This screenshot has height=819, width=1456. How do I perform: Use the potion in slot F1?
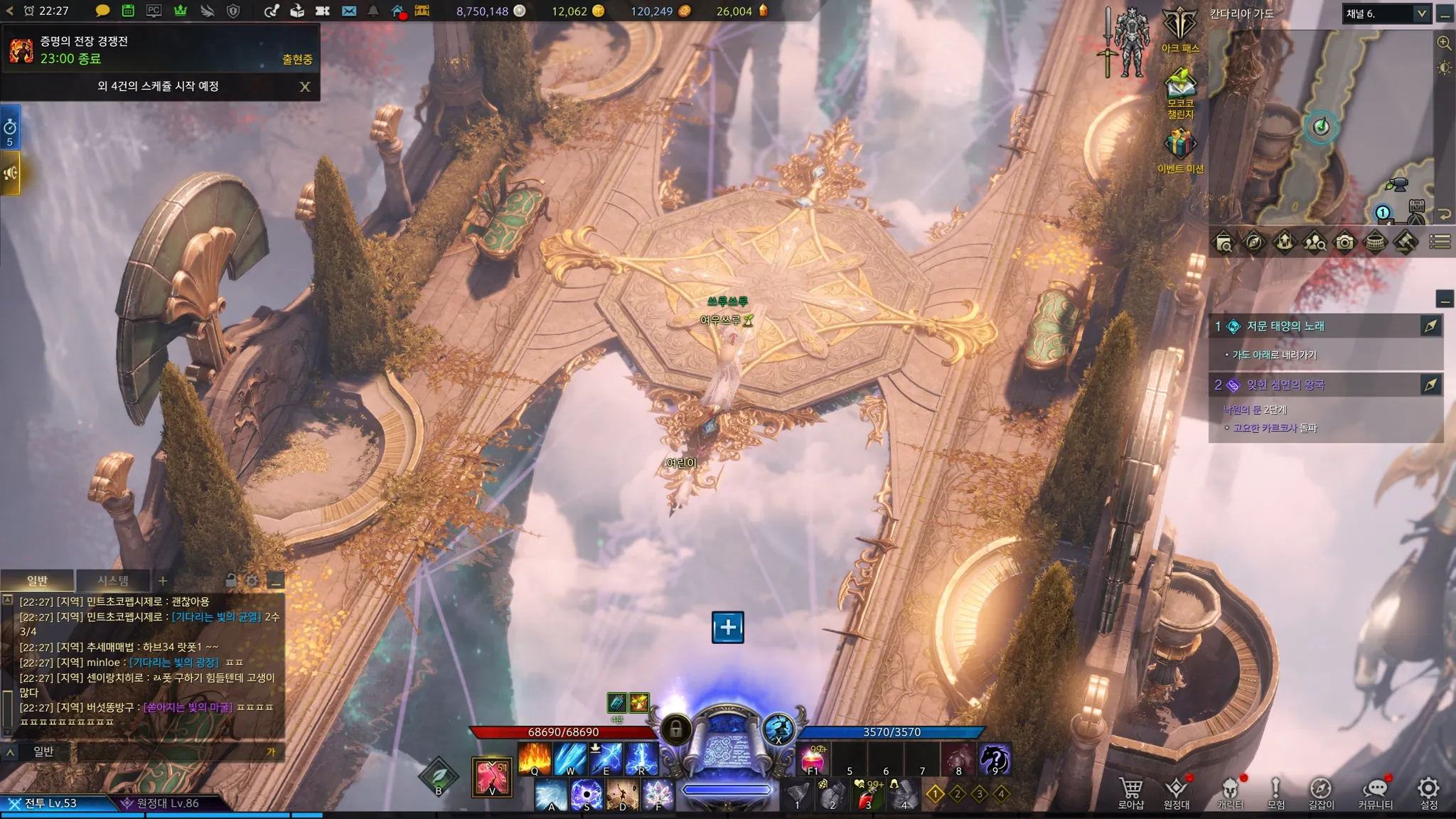coord(813,759)
